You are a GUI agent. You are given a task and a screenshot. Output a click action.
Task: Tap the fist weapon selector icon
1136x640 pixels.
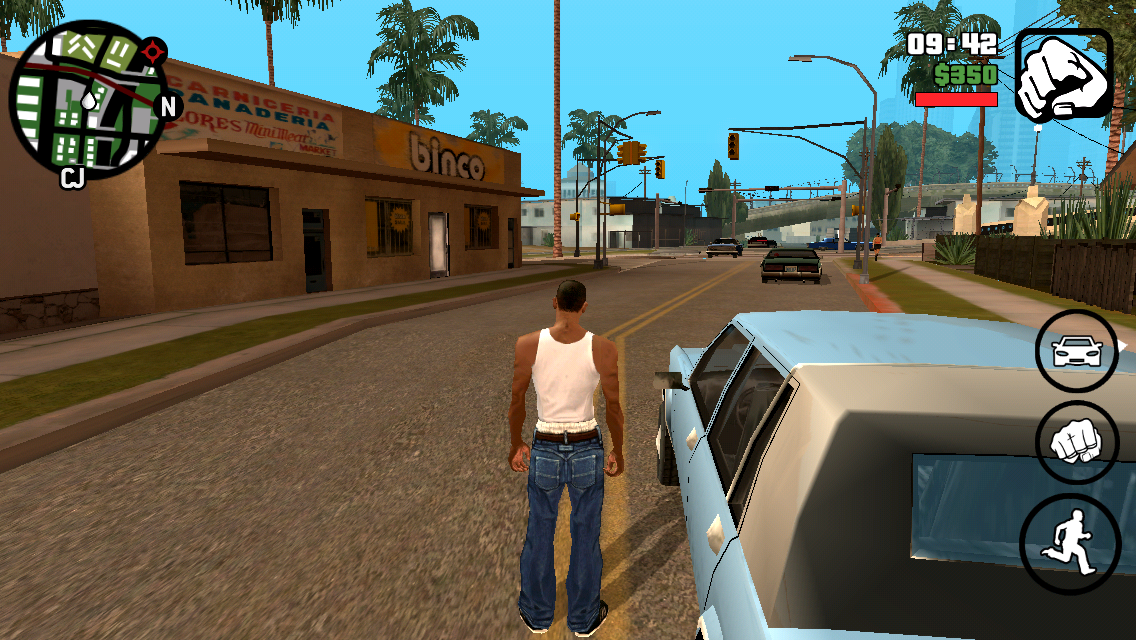[1064, 75]
